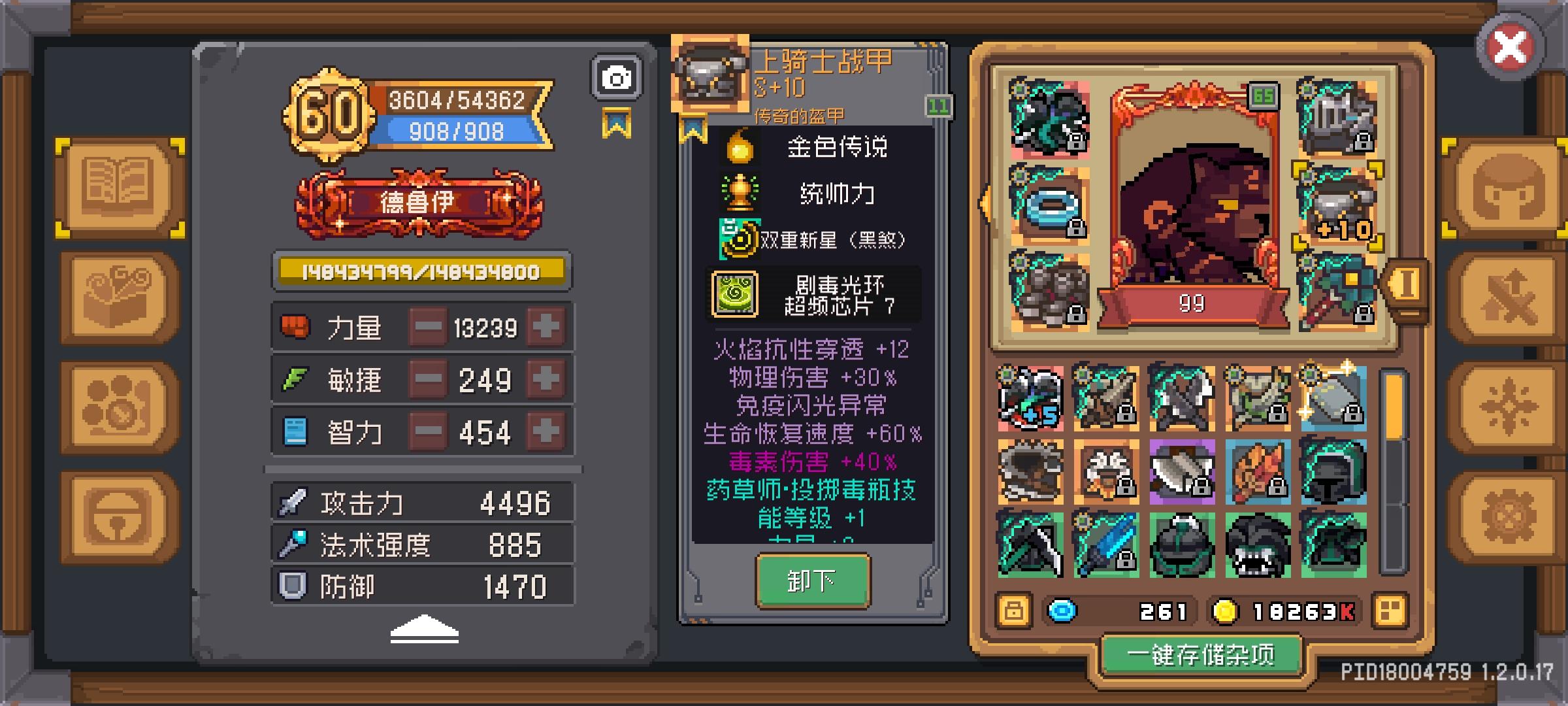Open the character journal book panel
Image resolution: width=1568 pixels, height=706 pixels.
tap(118, 188)
